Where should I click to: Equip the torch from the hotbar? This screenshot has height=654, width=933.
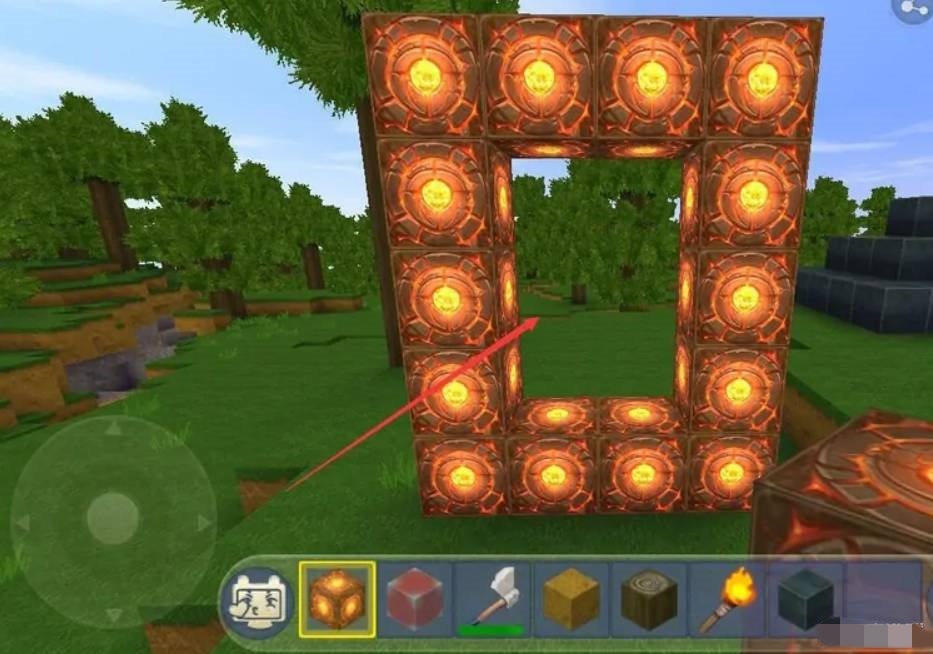pyautogui.click(x=727, y=599)
